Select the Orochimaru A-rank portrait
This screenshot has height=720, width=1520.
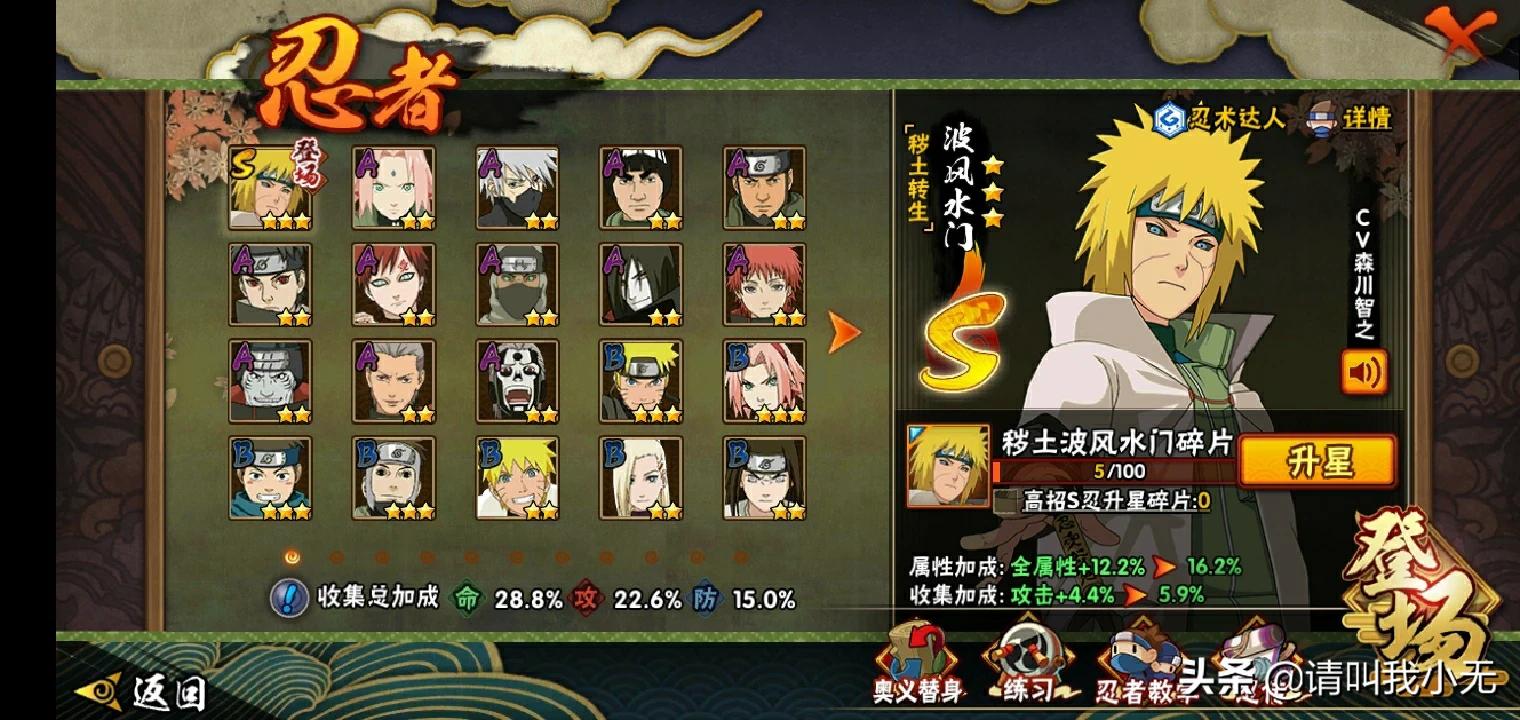641,285
